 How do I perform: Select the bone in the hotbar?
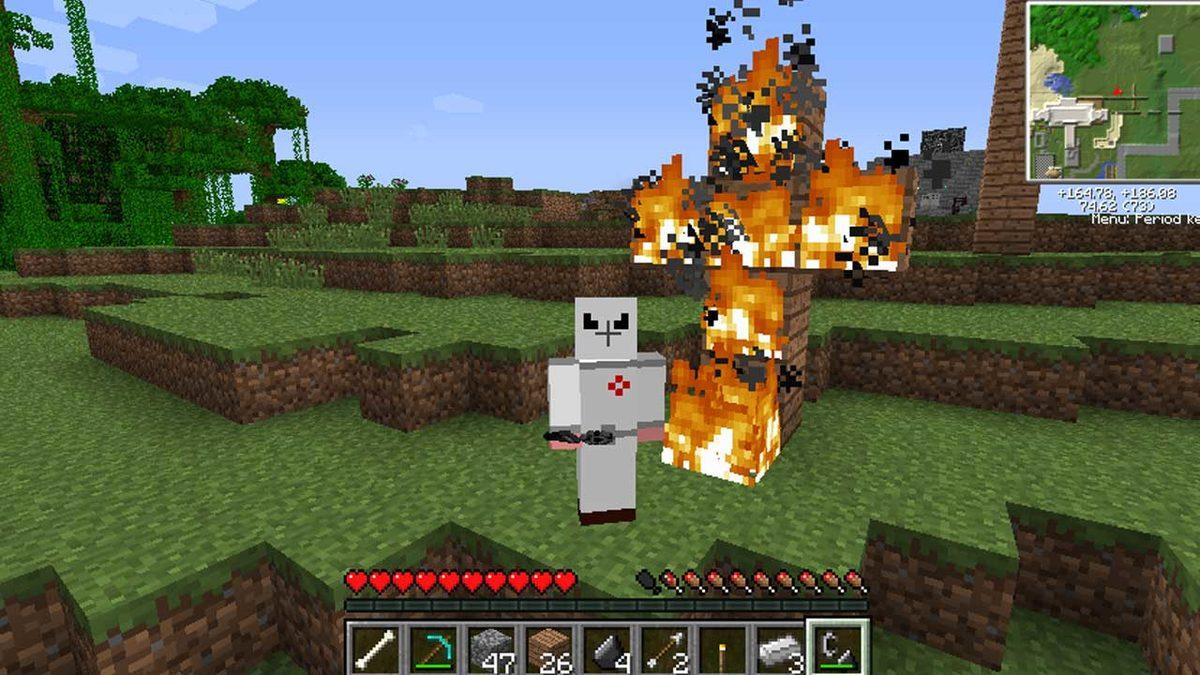375,648
